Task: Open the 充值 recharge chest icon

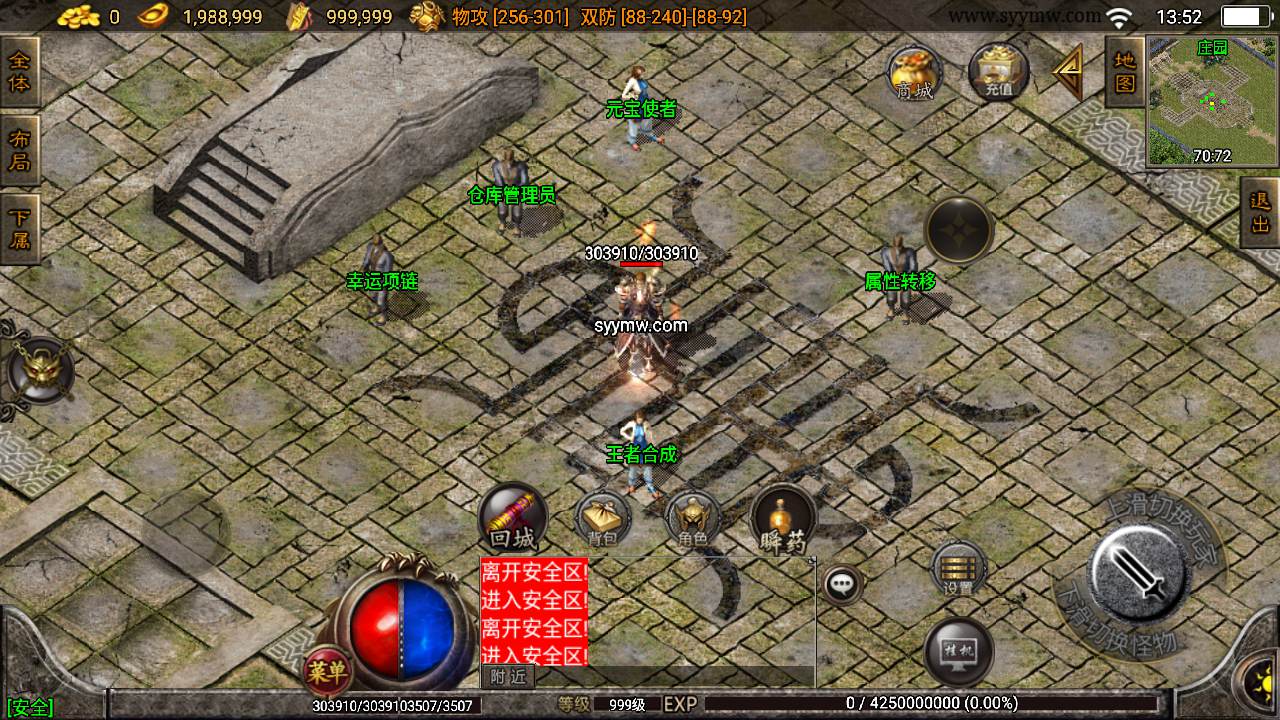Action: click(x=998, y=73)
